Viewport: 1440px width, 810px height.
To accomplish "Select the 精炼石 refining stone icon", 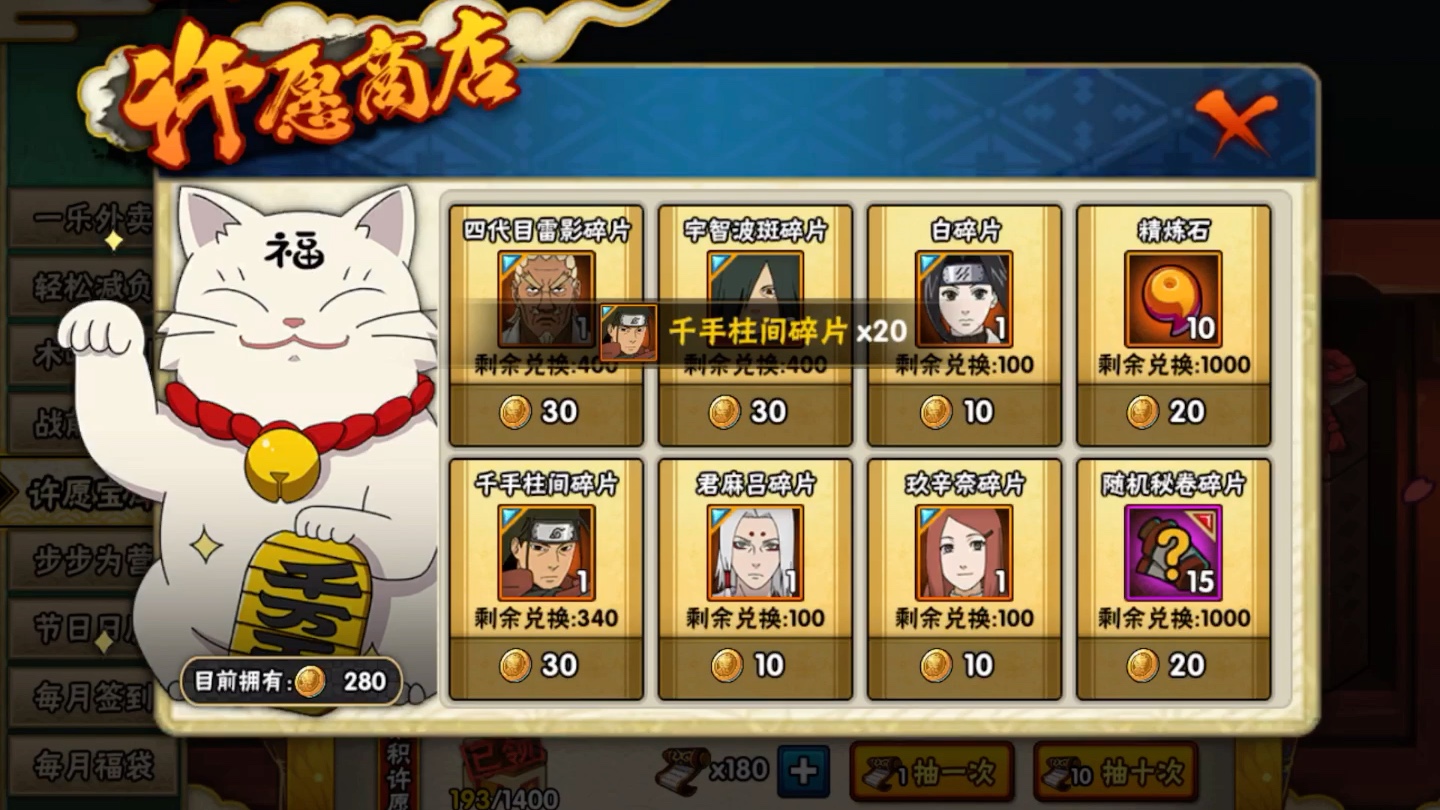I will [1172, 300].
